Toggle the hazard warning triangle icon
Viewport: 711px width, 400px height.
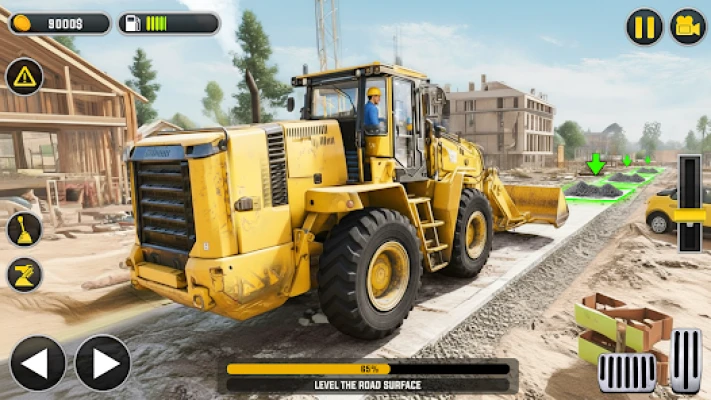tap(24, 77)
